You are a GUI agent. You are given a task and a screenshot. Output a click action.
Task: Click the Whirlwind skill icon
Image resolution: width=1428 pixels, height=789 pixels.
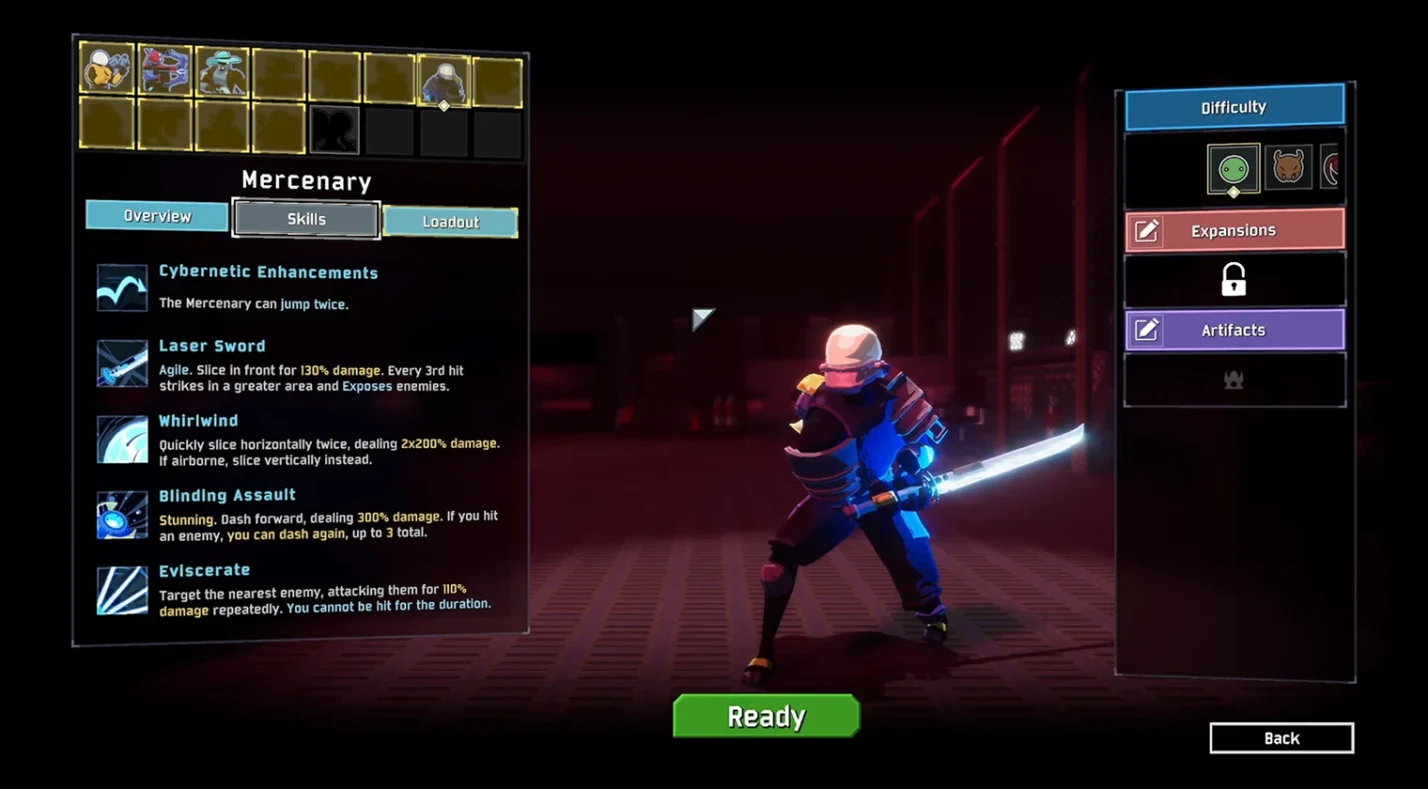point(122,439)
